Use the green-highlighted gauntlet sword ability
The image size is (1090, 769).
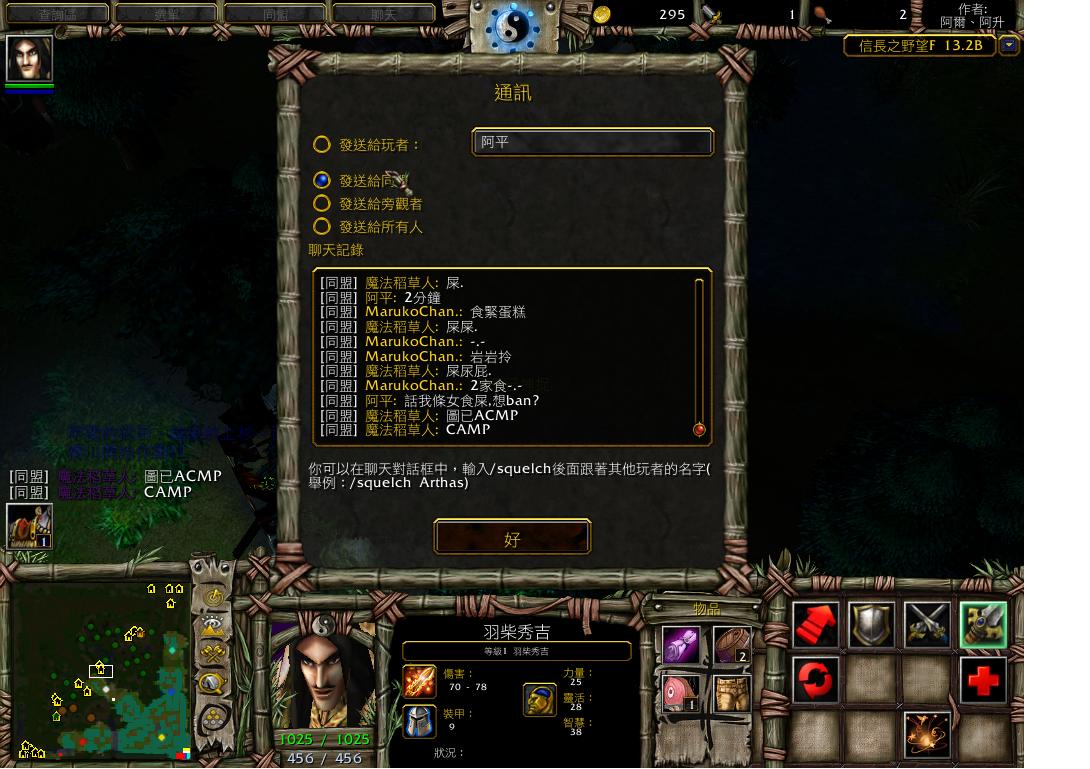click(983, 625)
